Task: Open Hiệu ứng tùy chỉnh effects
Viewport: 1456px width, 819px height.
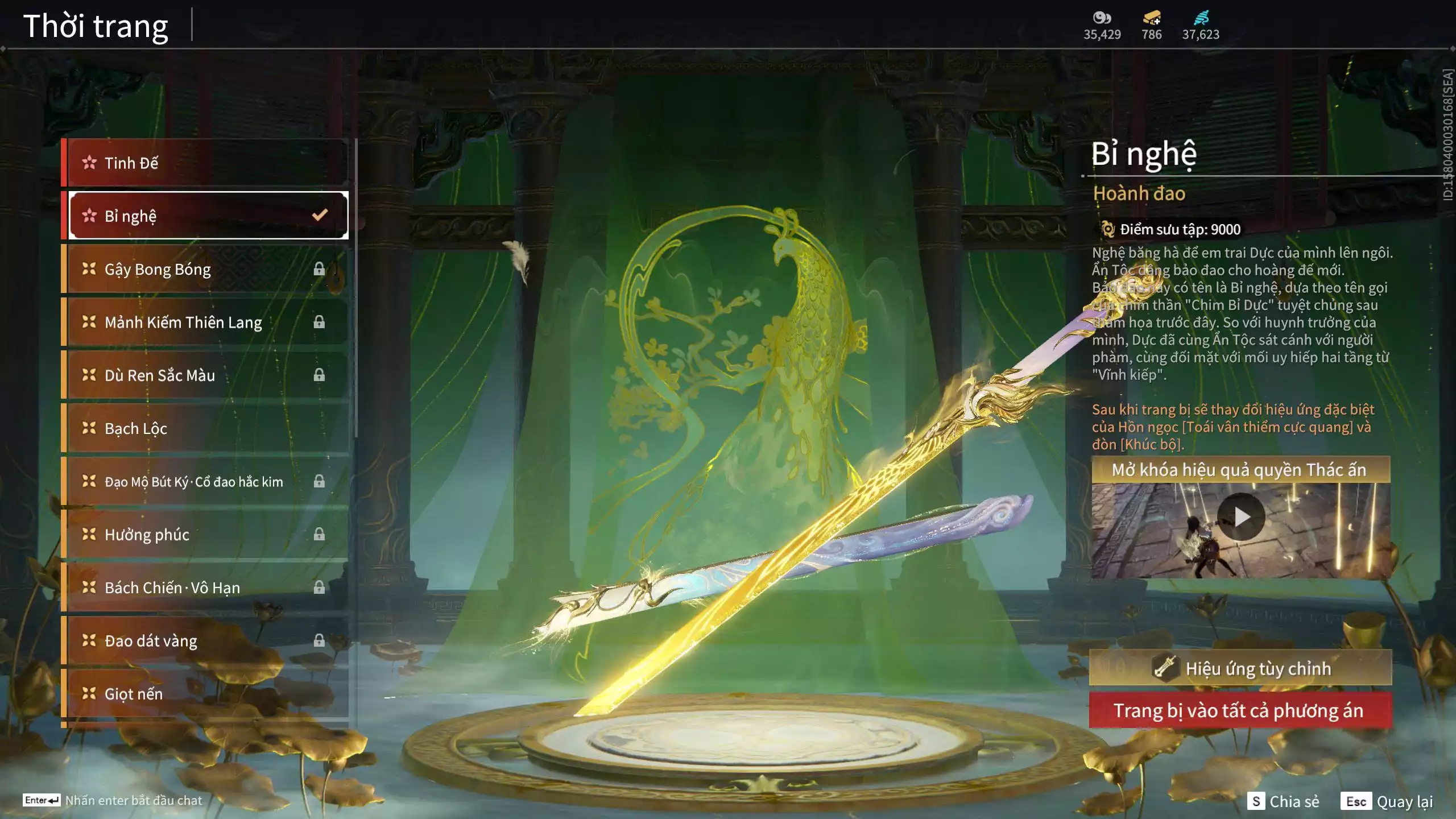Action: coord(1240,668)
